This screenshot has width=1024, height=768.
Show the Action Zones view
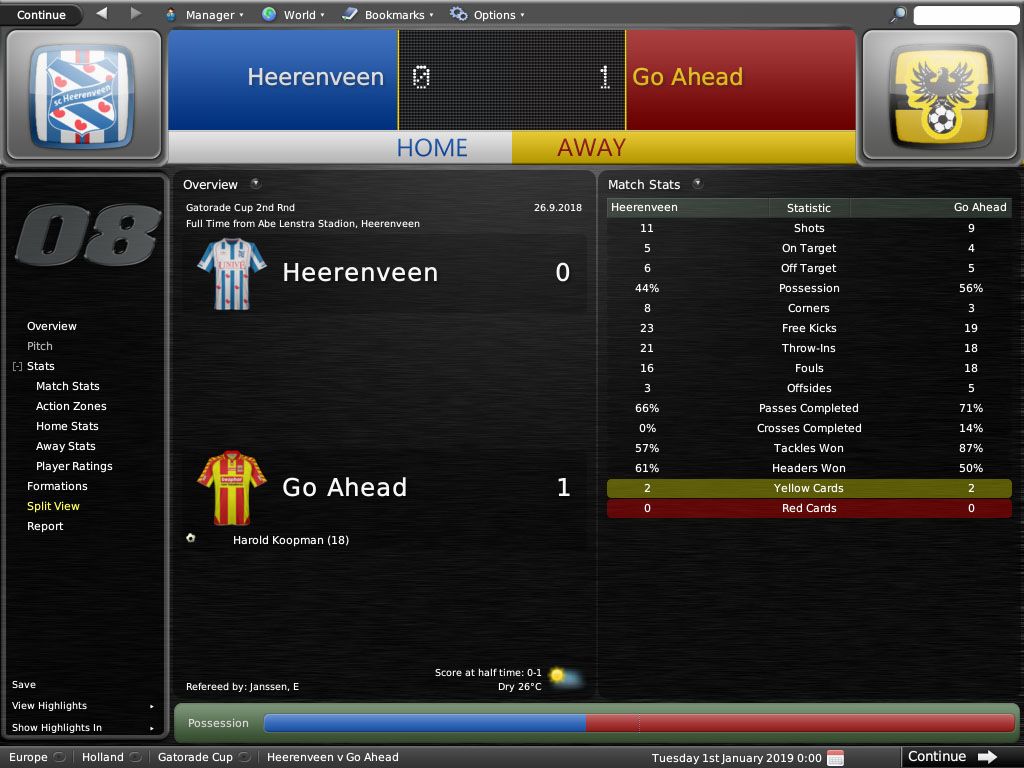click(71, 406)
